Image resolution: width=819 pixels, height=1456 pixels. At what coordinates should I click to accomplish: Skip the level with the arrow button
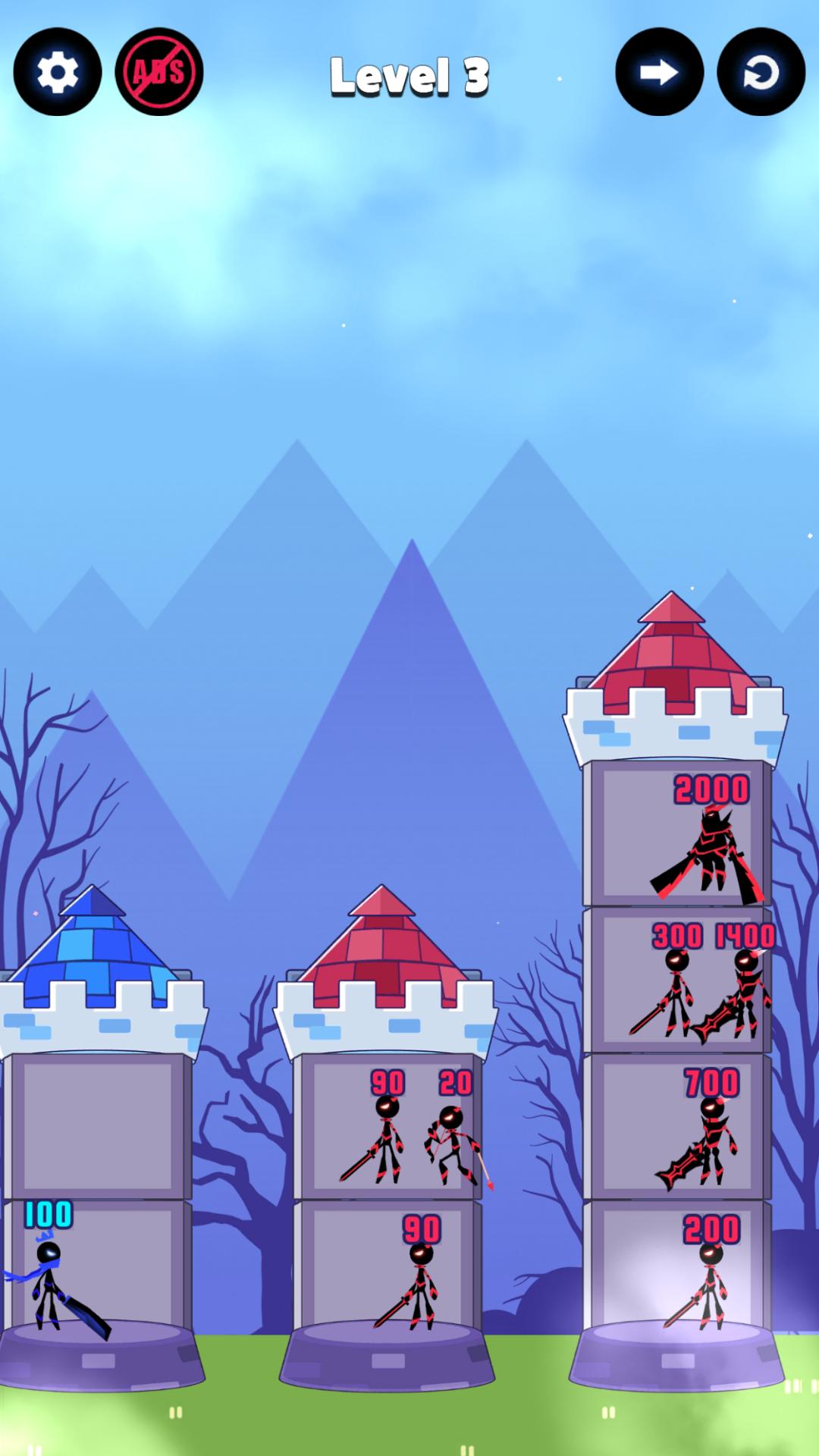click(x=659, y=72)
